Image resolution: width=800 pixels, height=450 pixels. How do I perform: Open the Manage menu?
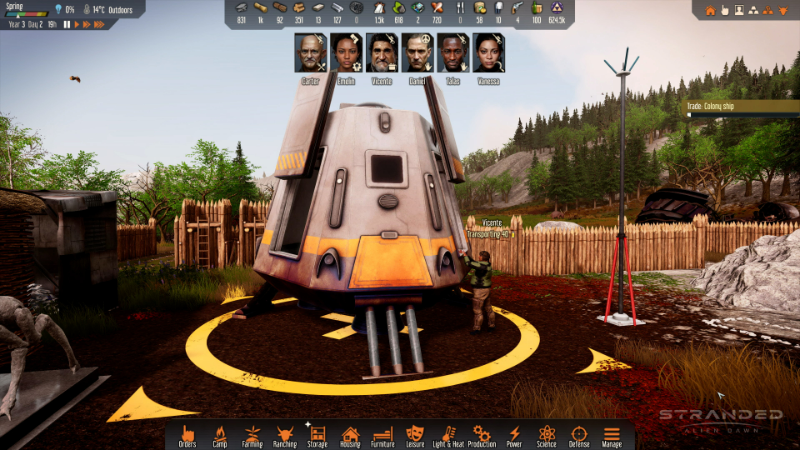pyautogui.click(x=611, y=435)
